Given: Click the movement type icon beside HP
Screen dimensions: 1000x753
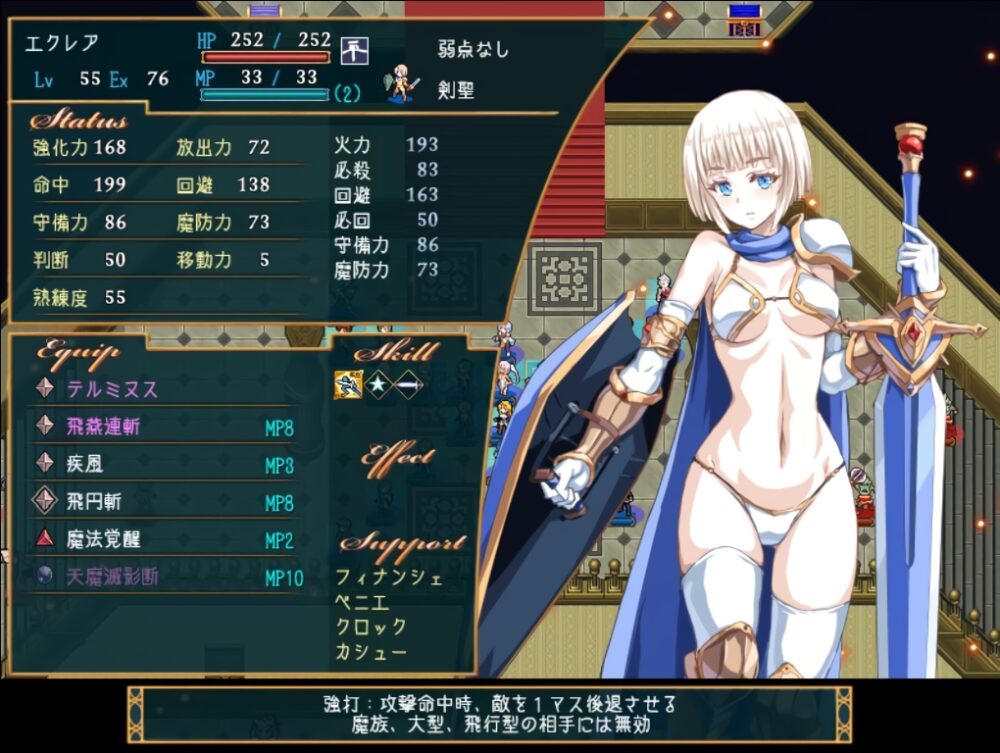Looking at the screenshot, I should click(x=354, y=47).
